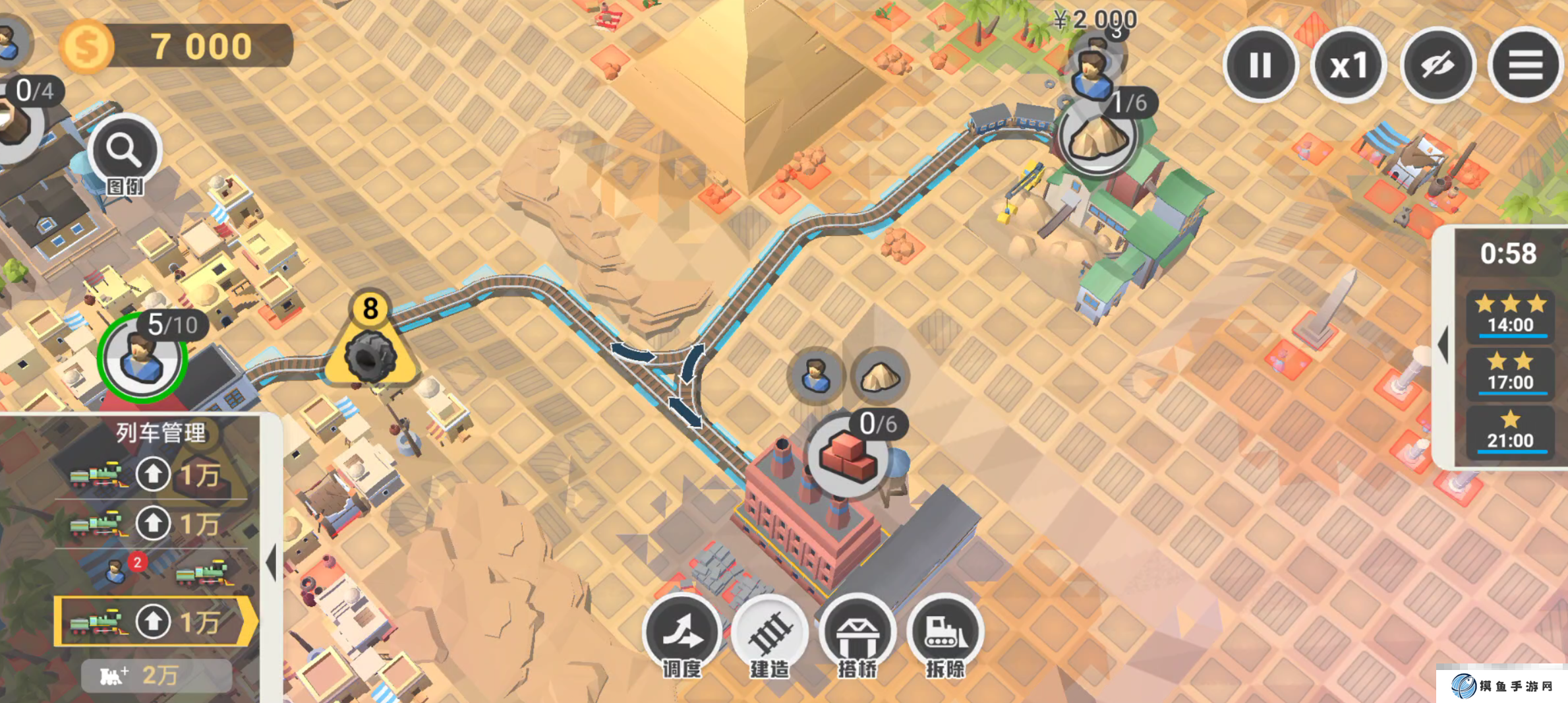Image resolution: width=1568 pixels, height=703 pixels.
Task: Buy a new train for 2万
Action: pos(156,675)
